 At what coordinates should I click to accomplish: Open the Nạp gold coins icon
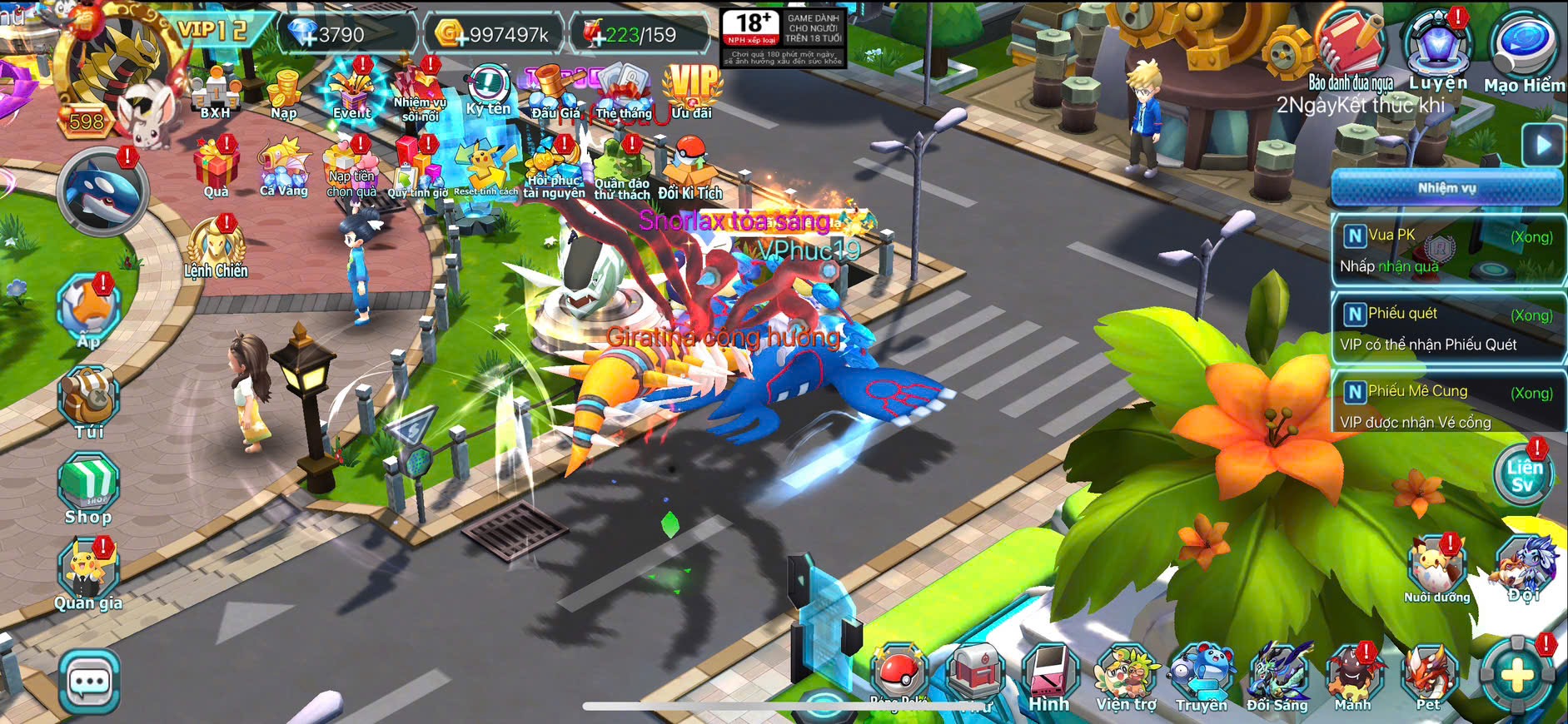pos(284,93)
